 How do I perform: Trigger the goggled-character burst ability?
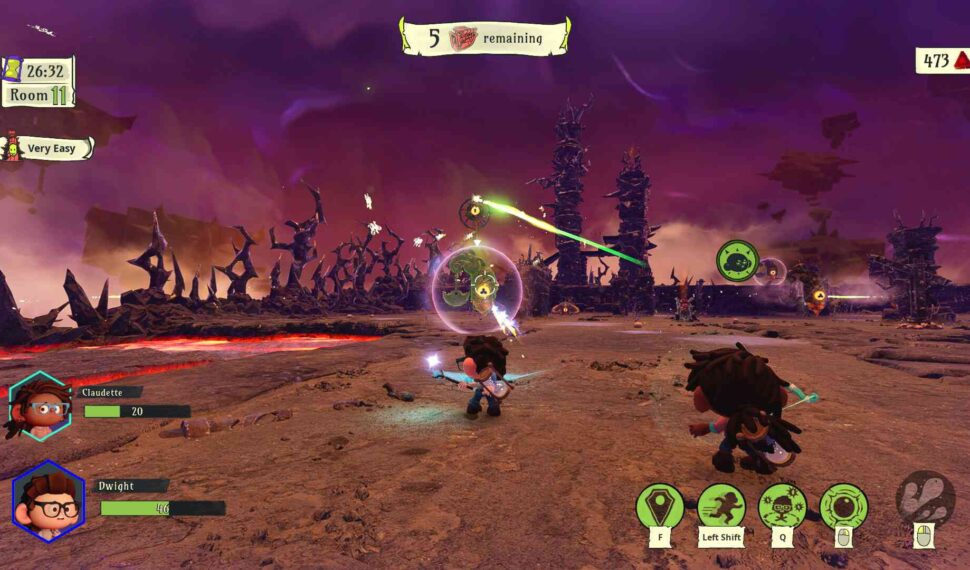(x=782, y=506)
